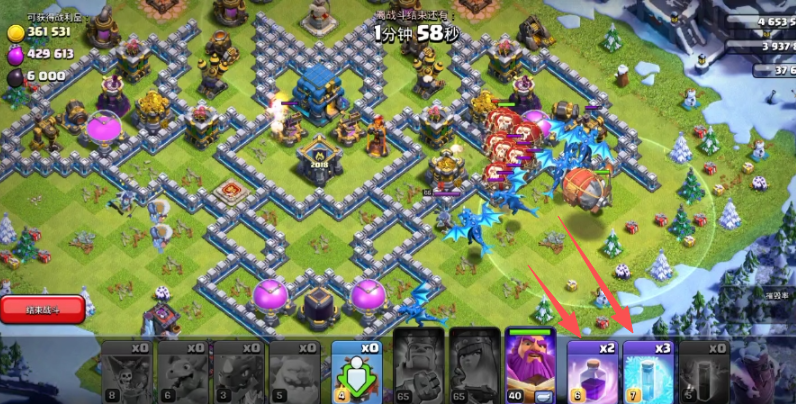Image resolution: width=796 pixels, height=404 pixels.
Task: Select the depleted balloon troop slot
Action: click(x=126, y=370)
